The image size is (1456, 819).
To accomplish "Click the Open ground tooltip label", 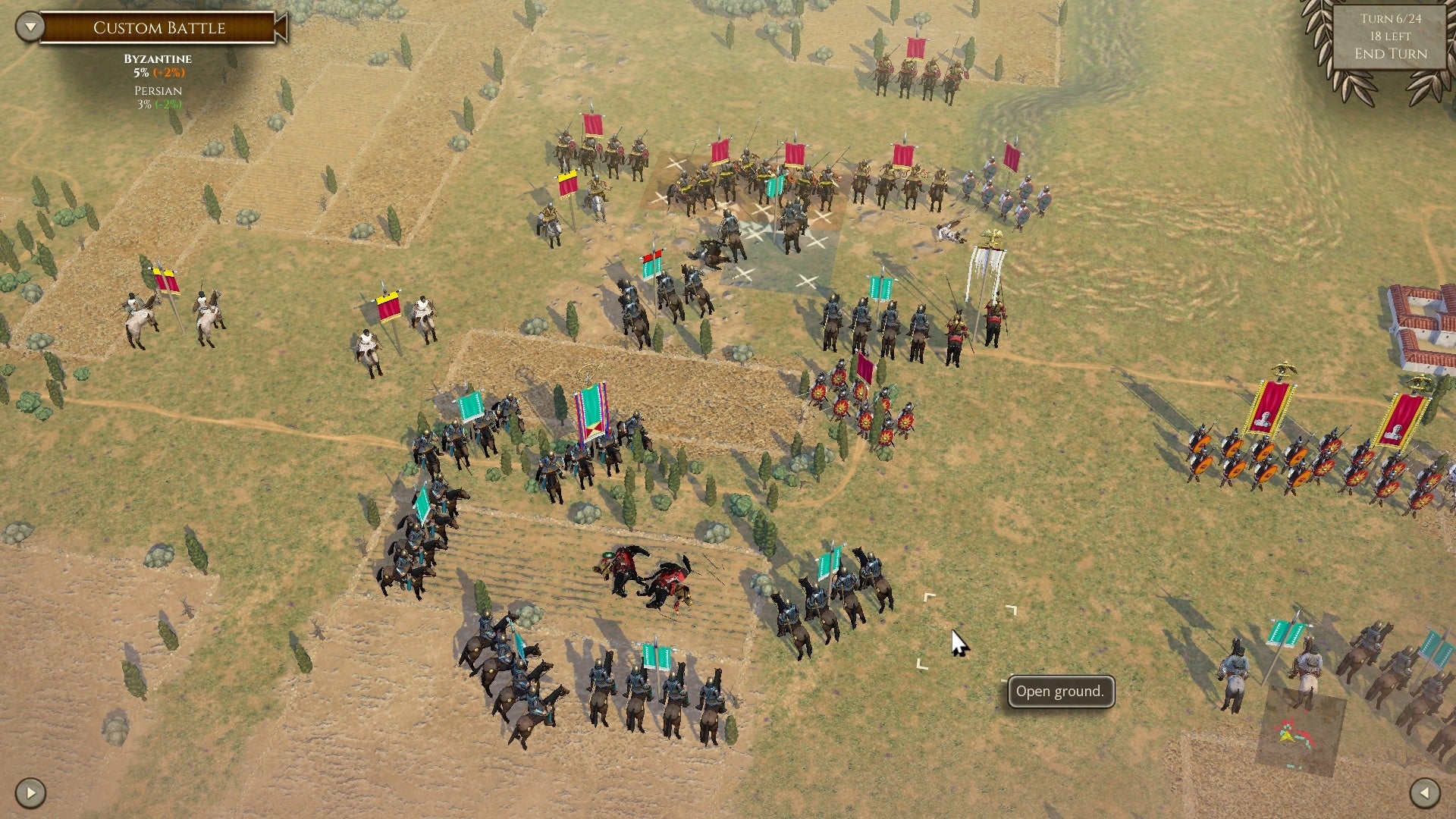I will tap(1059, 691).
